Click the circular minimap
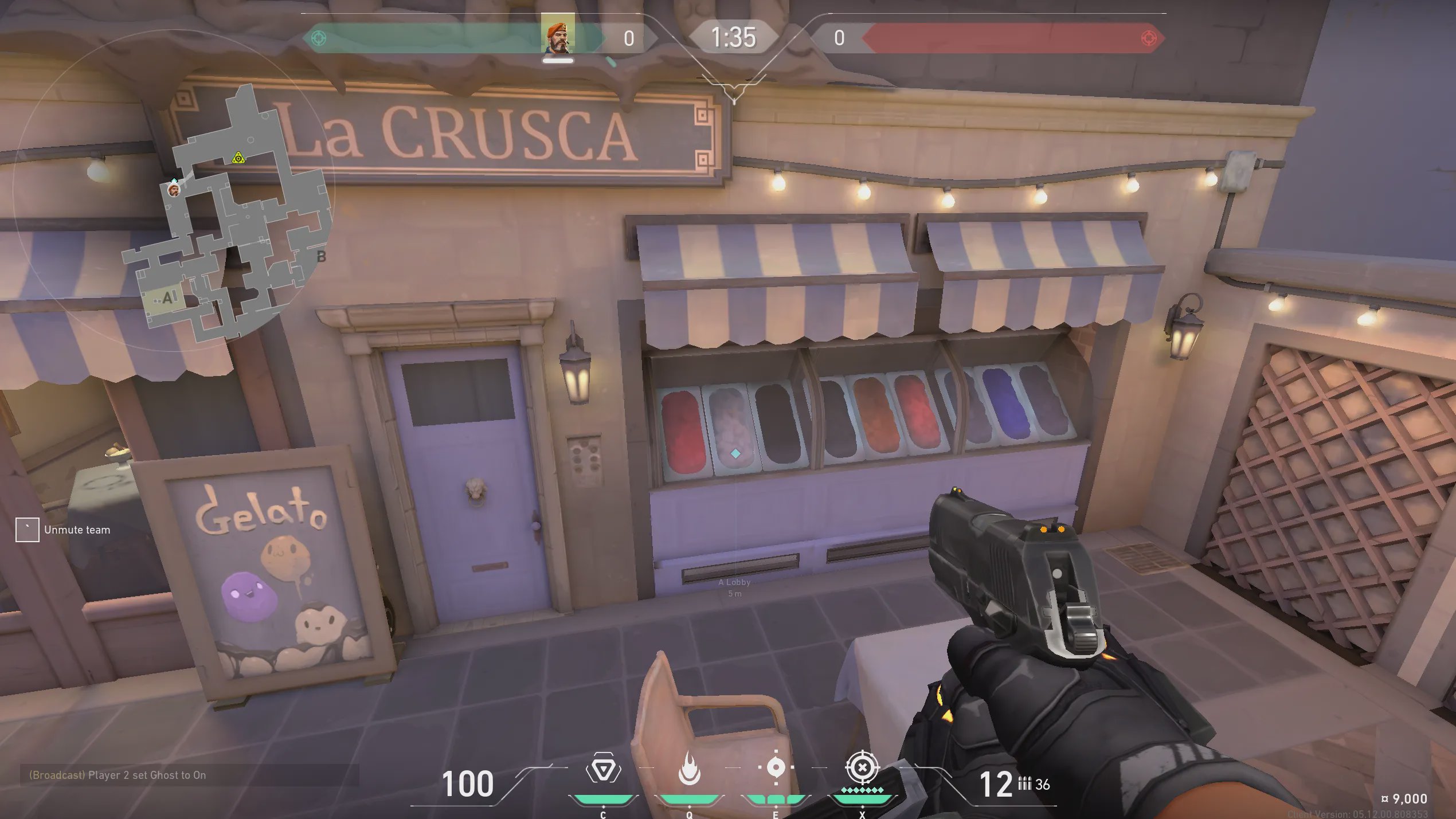1456x819 pixels. click(x=172, y=189)
